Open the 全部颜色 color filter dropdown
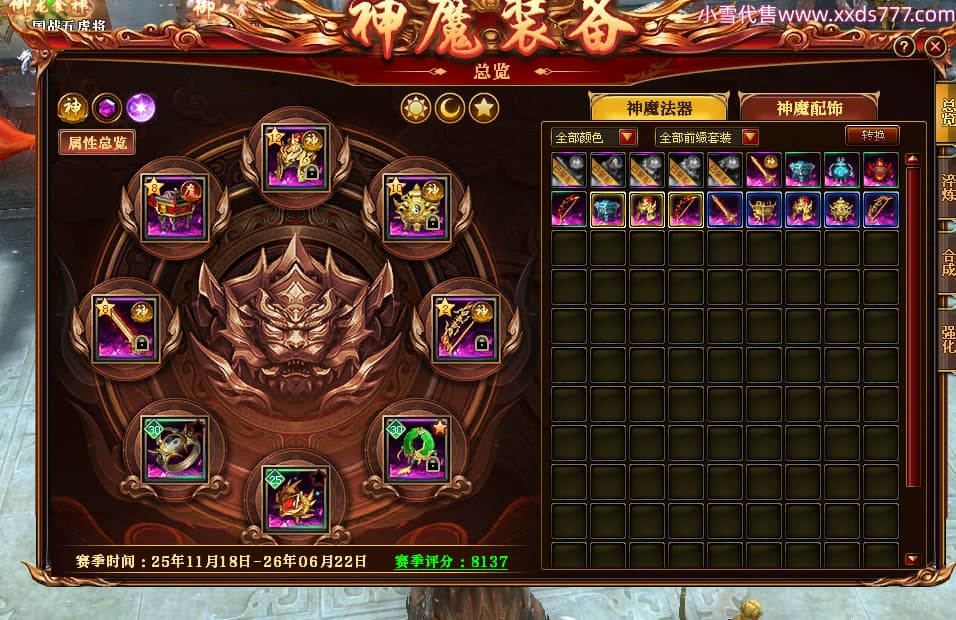The image size is (956, 620). tap(595, 137)
